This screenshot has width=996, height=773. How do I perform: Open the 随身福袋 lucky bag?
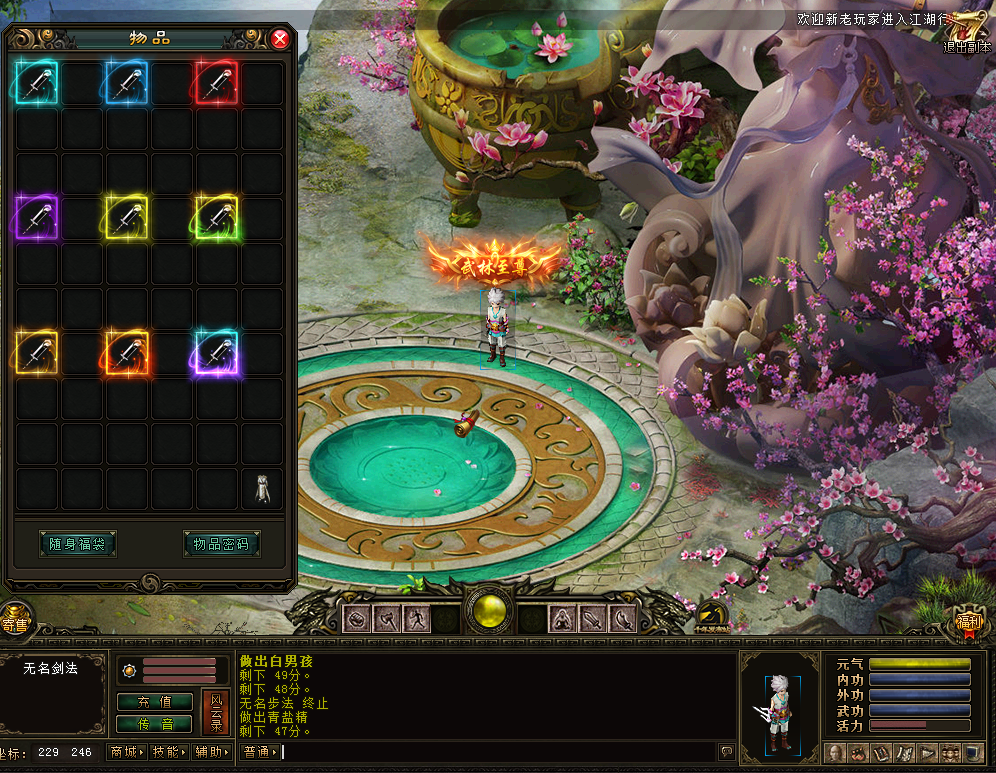coord(77,544)
